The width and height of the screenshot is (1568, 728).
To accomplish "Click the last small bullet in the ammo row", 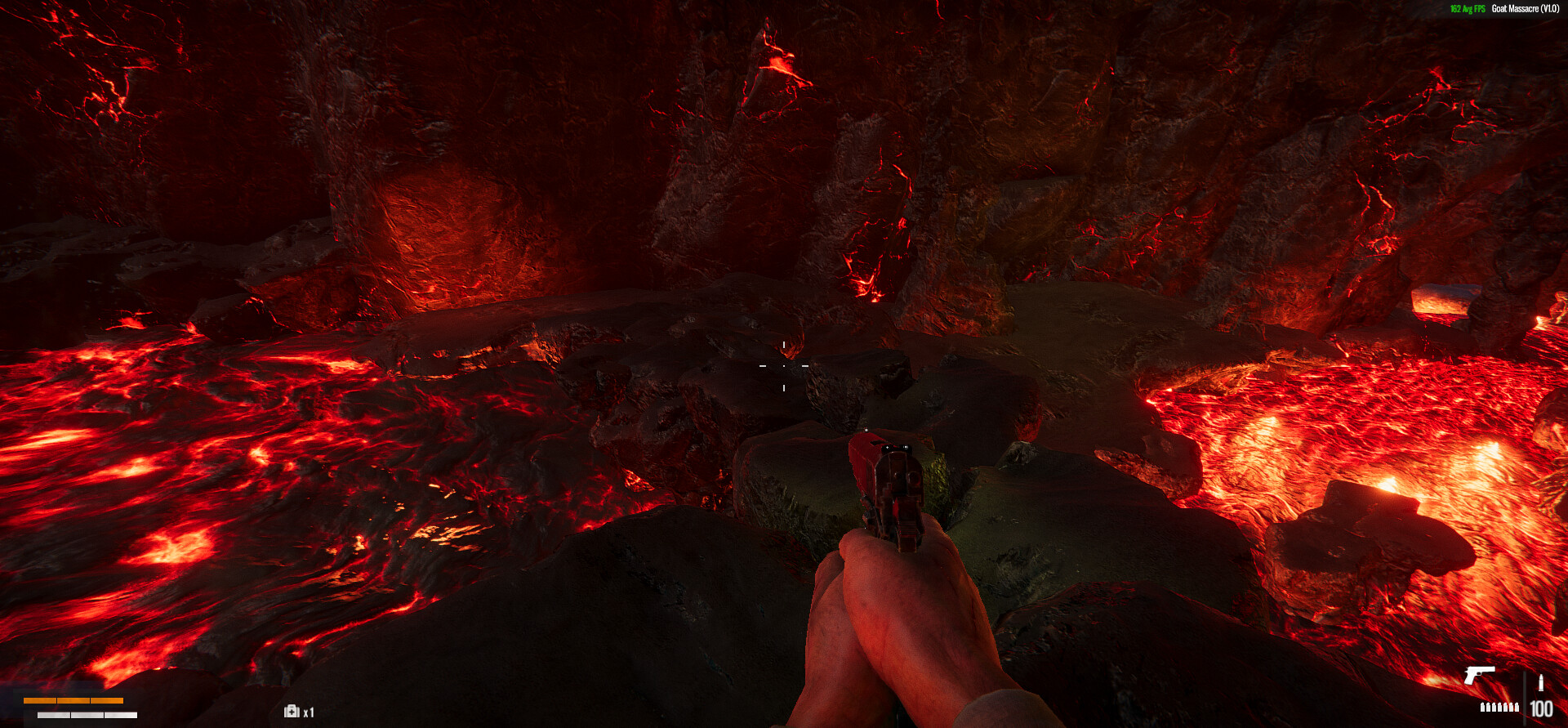I will [1517, 707].
